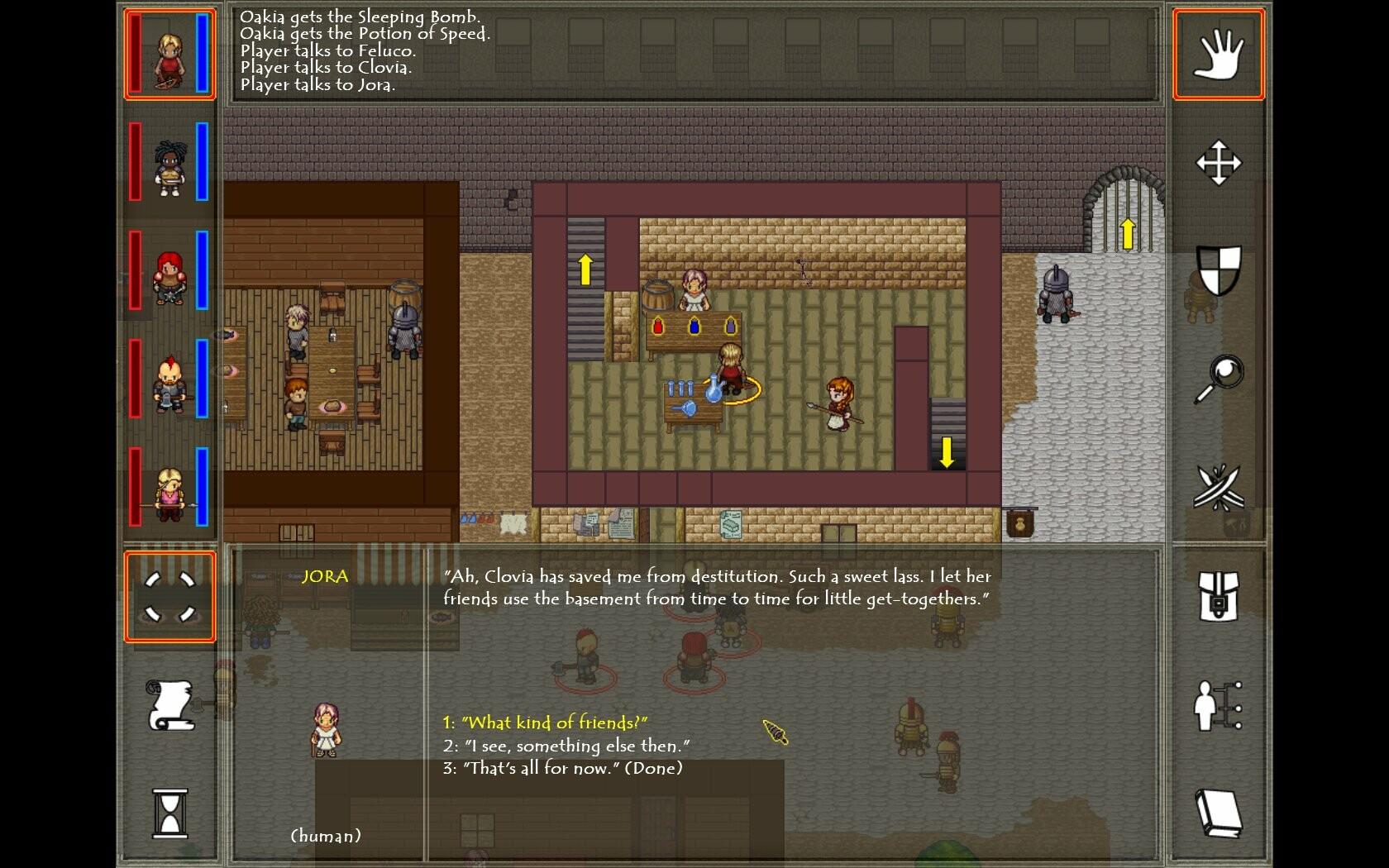Select the dark-haired party member portrait

click(x=169, y=163)
